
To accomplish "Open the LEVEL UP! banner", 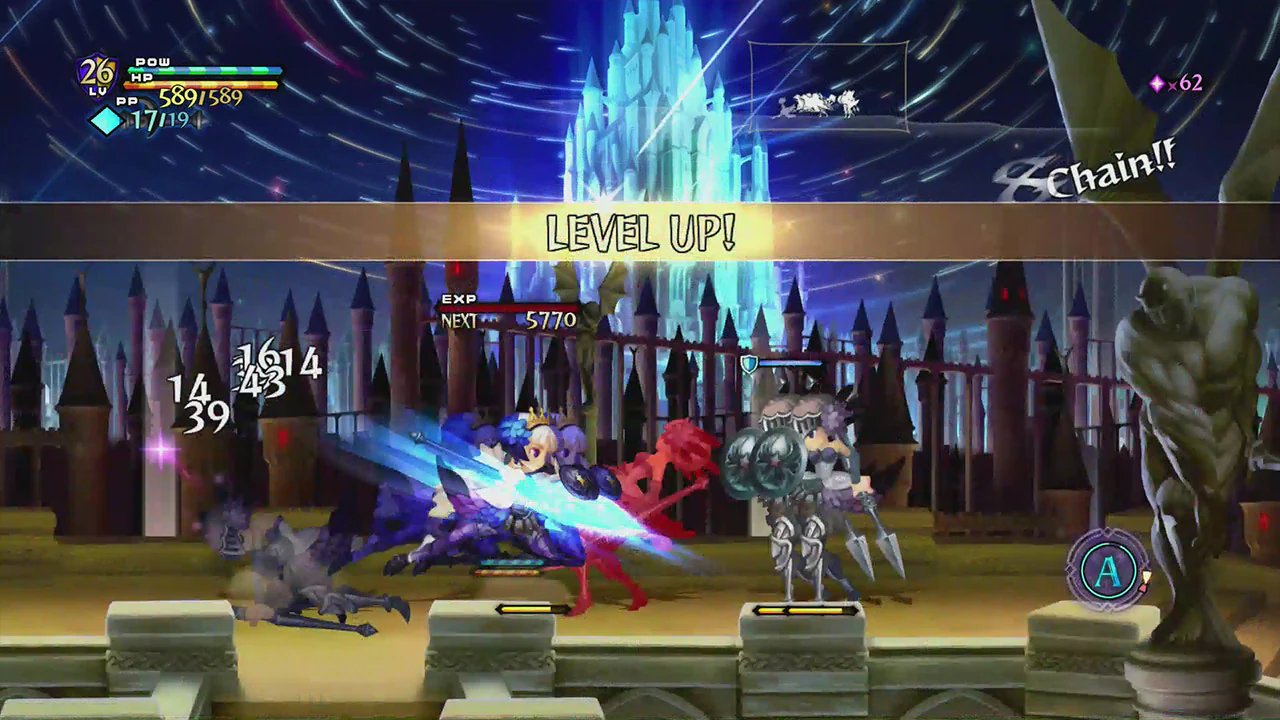I will tap(640, 233).
